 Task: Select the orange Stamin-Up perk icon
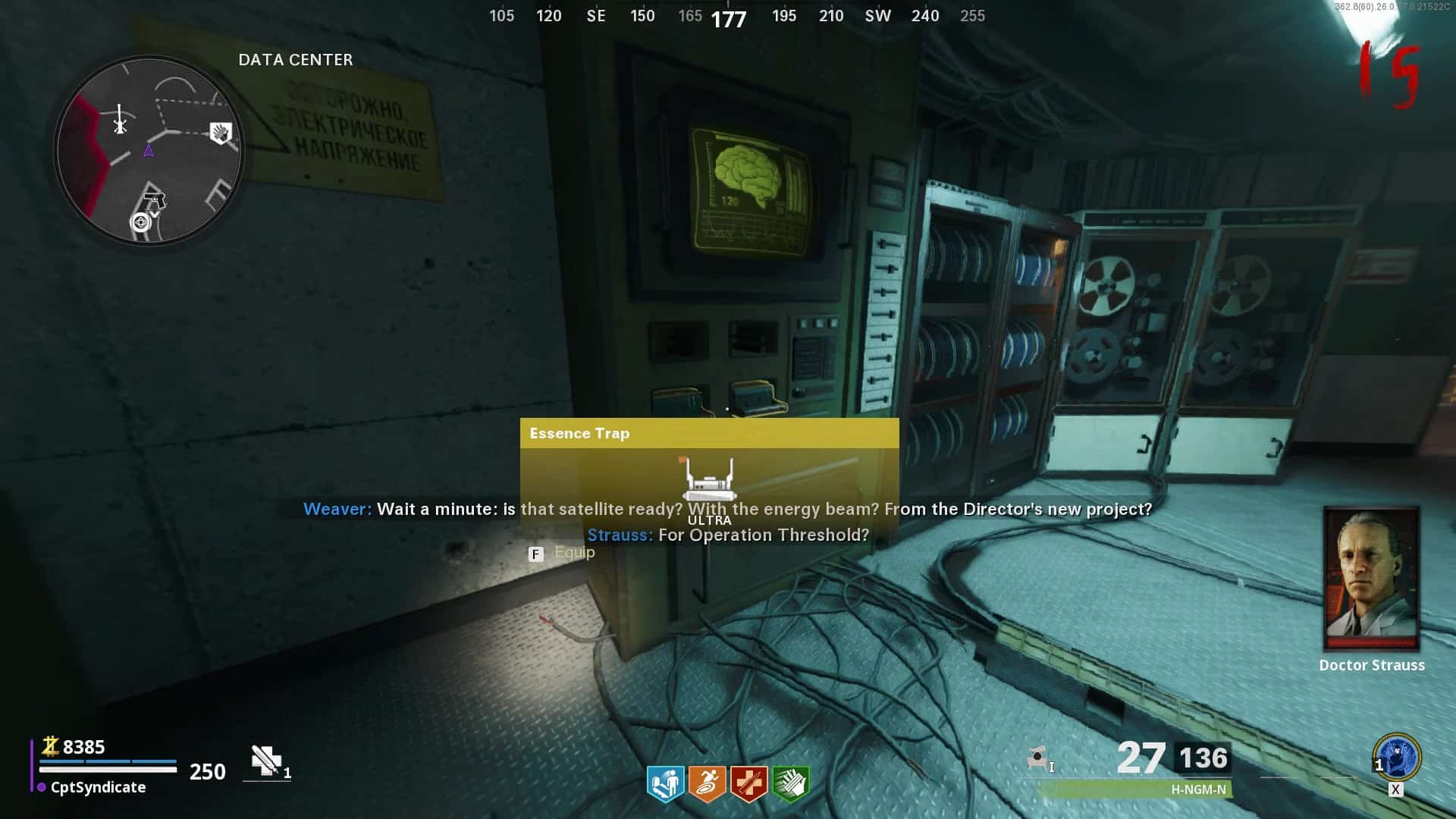tap(707, 783)
